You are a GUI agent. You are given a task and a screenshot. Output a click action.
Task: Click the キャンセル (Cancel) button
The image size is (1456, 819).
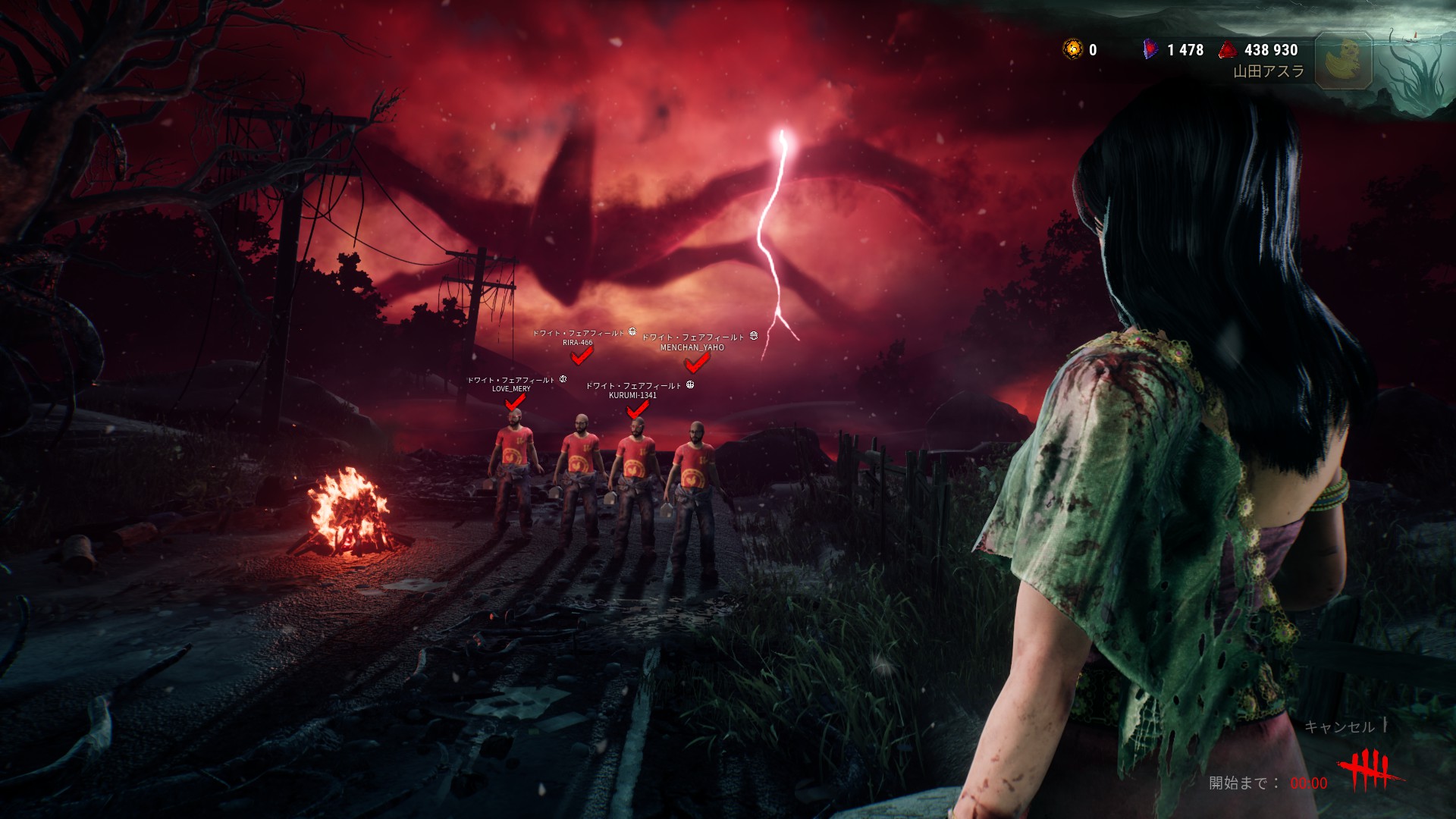[1339, 726]
